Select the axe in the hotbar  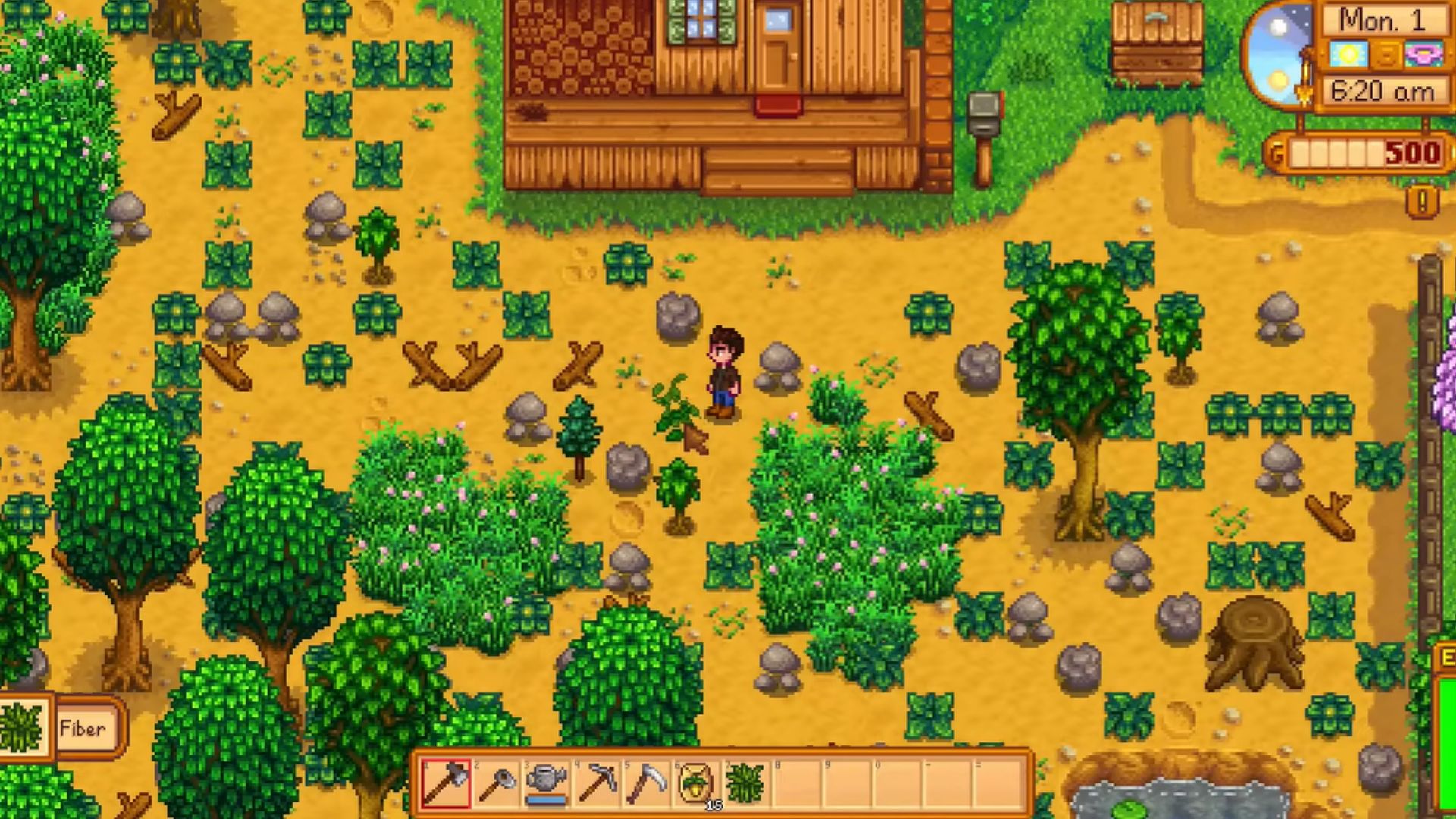click(x=446, y=783)
